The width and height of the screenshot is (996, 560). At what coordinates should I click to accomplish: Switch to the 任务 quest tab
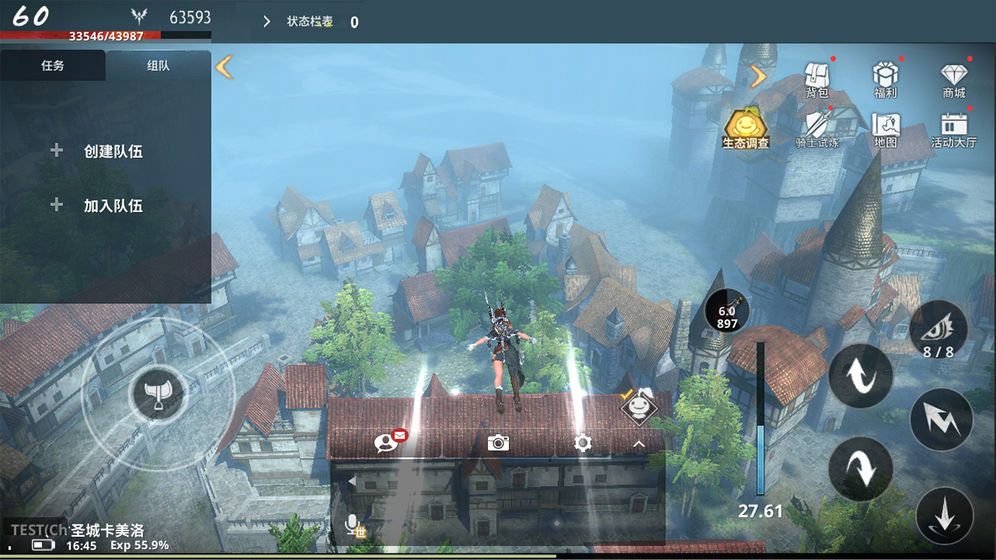(x=52, y=66)
